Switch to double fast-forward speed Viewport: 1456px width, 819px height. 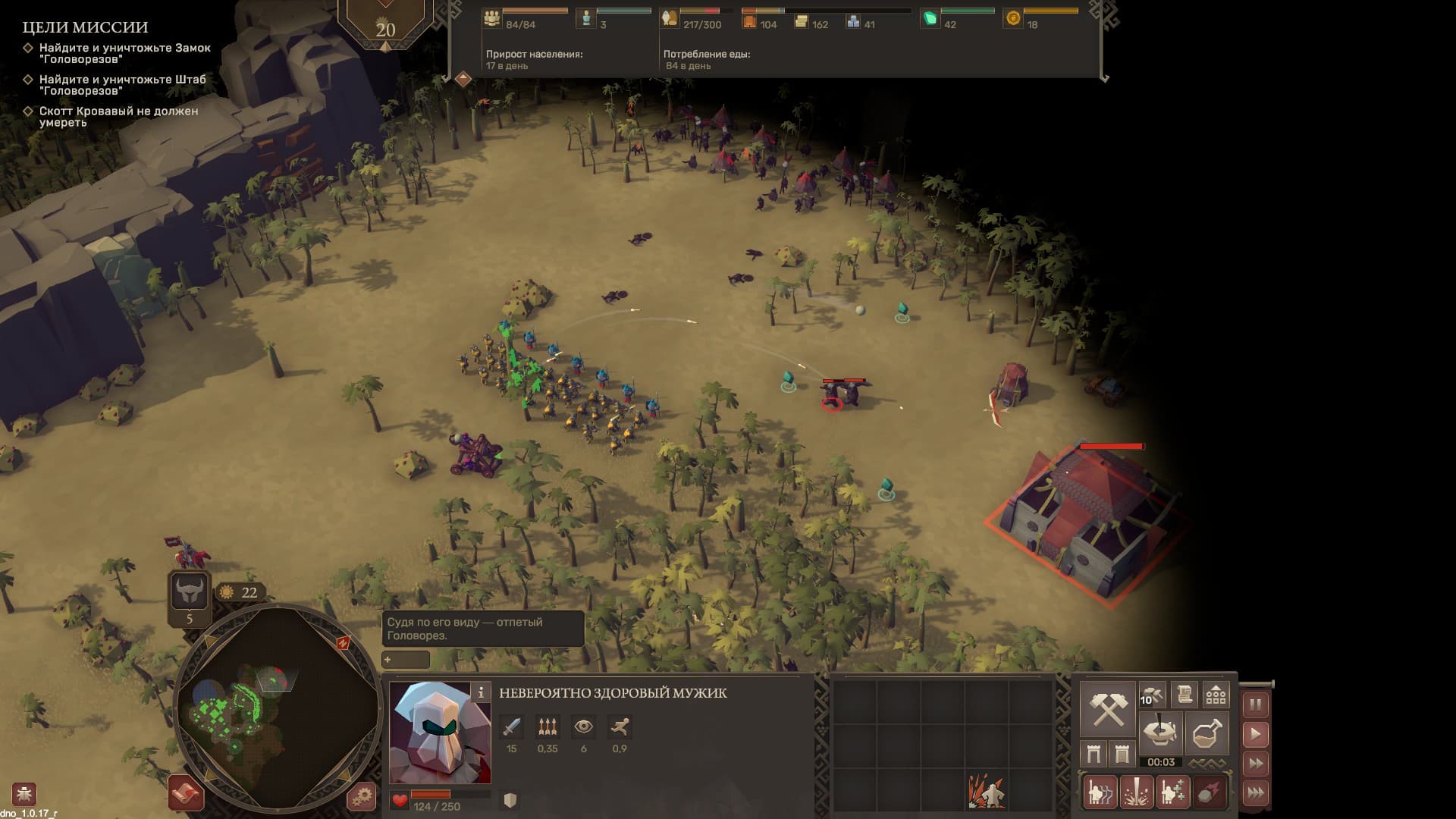click(x=1256, y=764)
